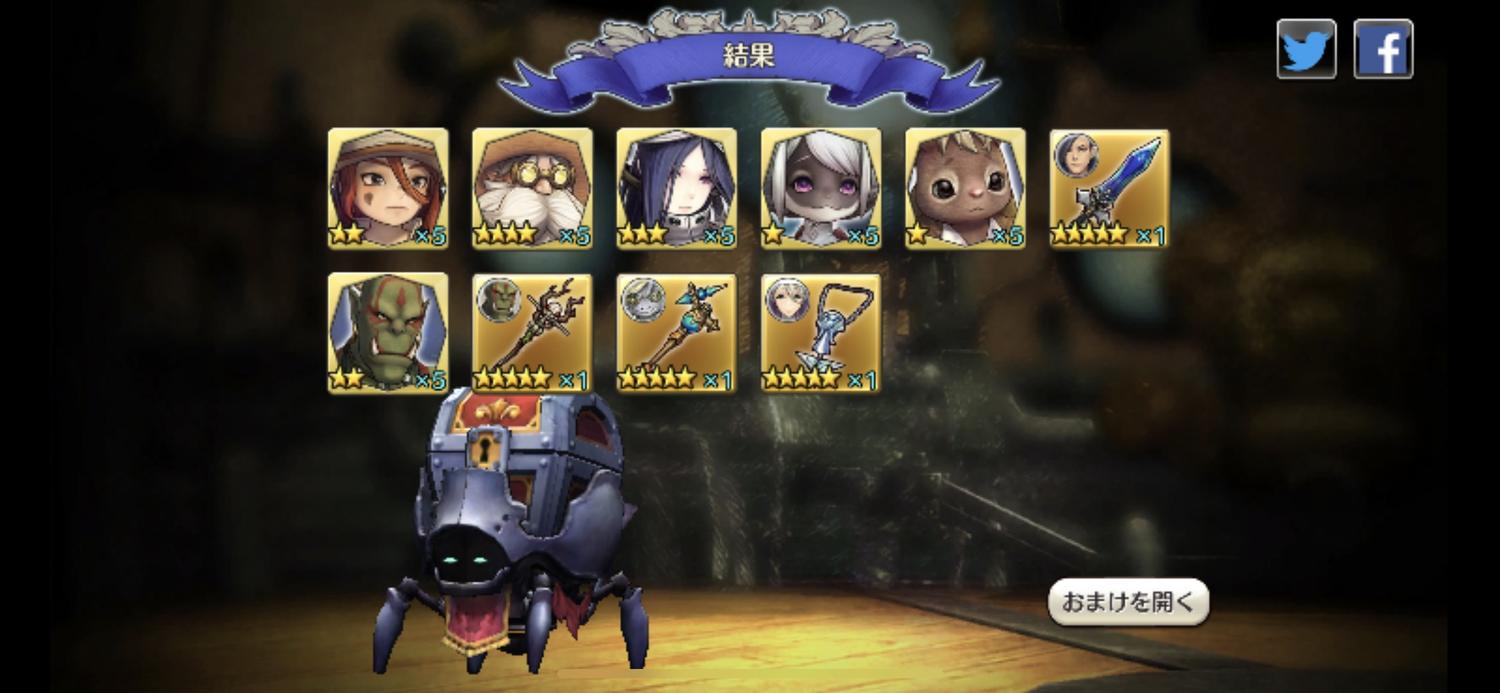Select the brown furry creature tile
This screenshot has width=1500, height=693.
(965, 188)
